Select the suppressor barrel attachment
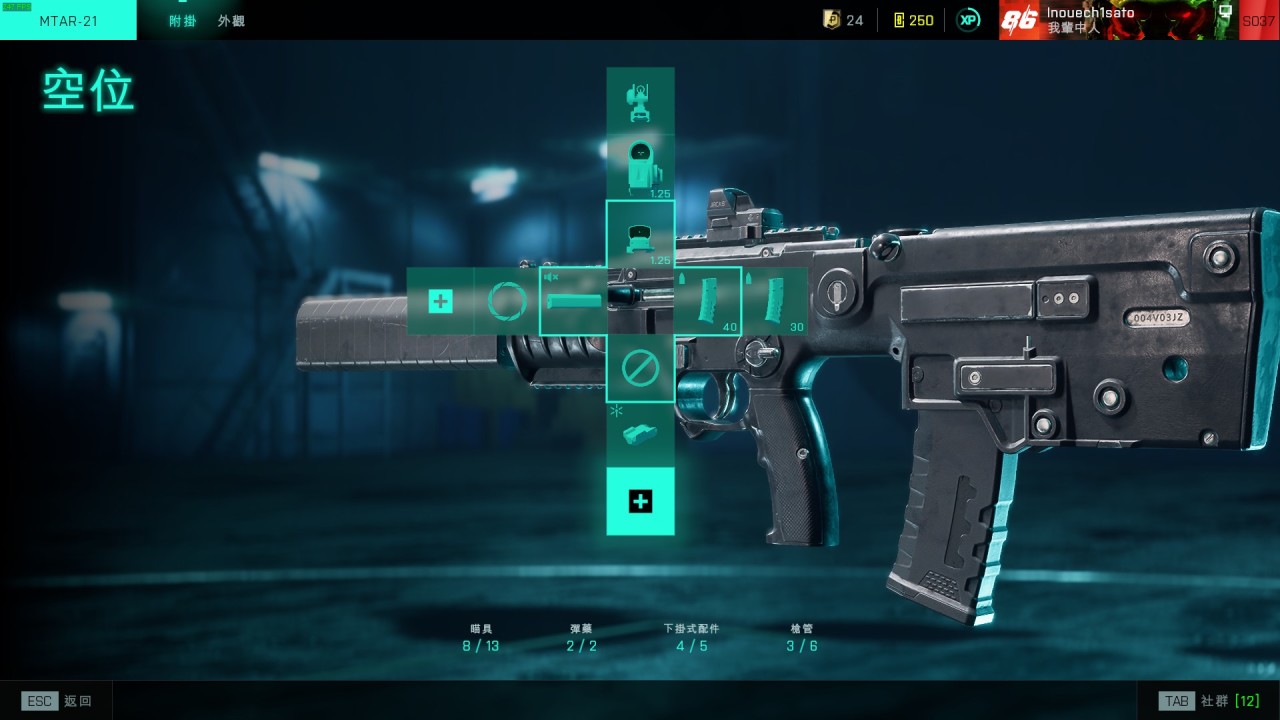1280x720 pixels. coord(574,301)
